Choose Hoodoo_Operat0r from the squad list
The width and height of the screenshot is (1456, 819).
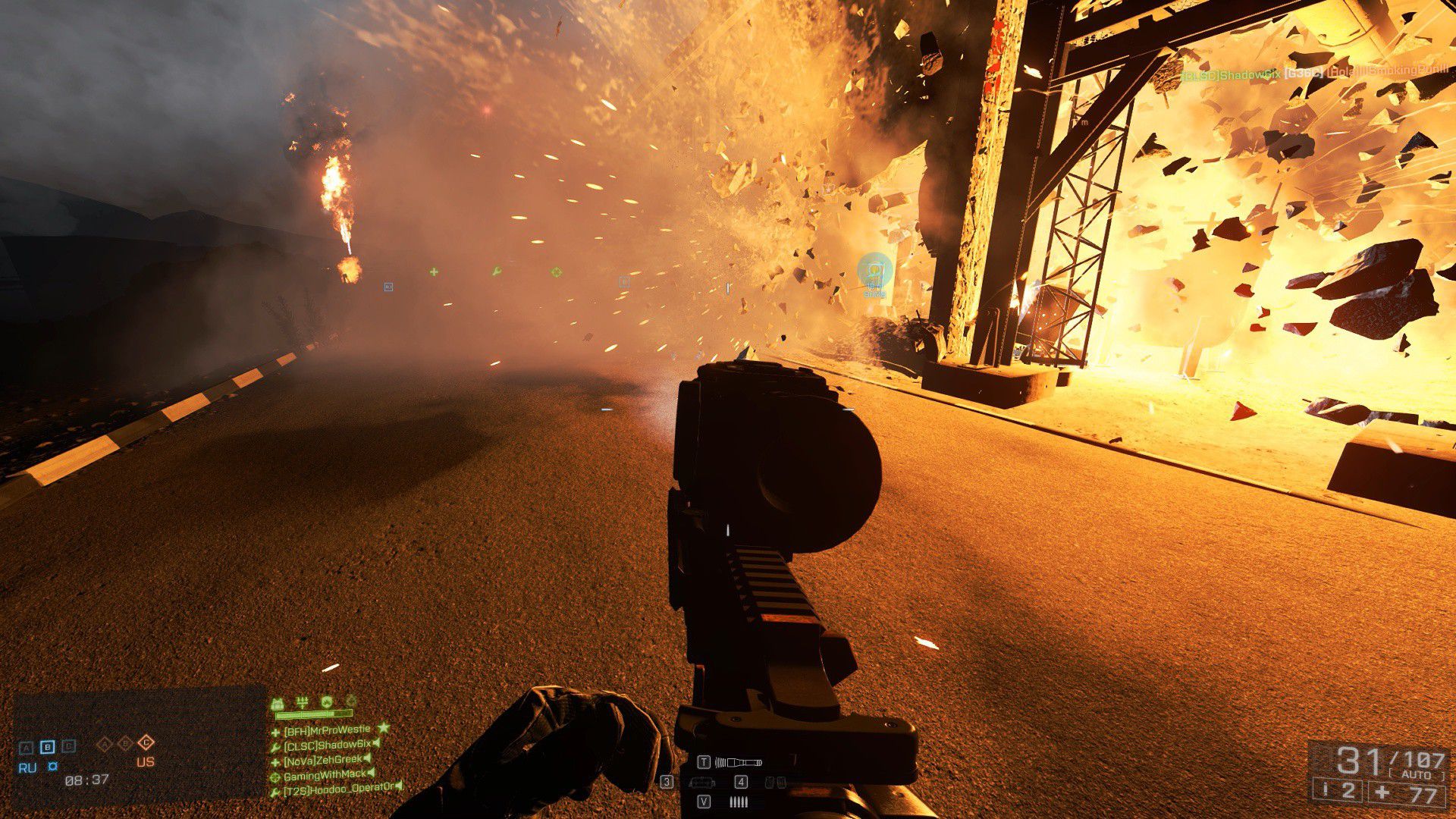tap(338, 789)
